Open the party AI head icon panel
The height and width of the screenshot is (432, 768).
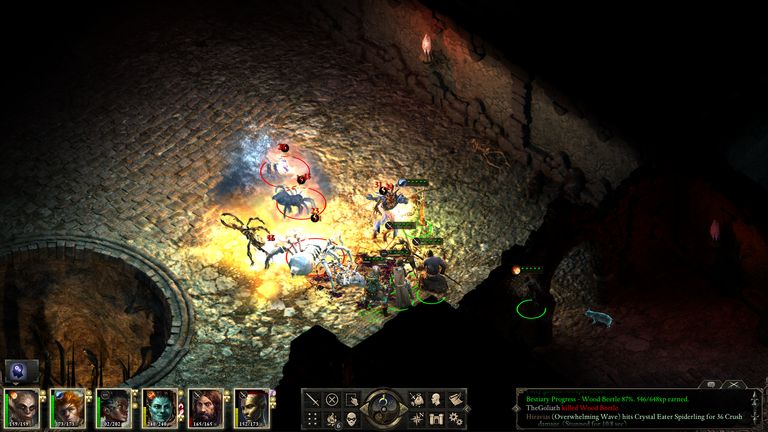click(20, 371)
